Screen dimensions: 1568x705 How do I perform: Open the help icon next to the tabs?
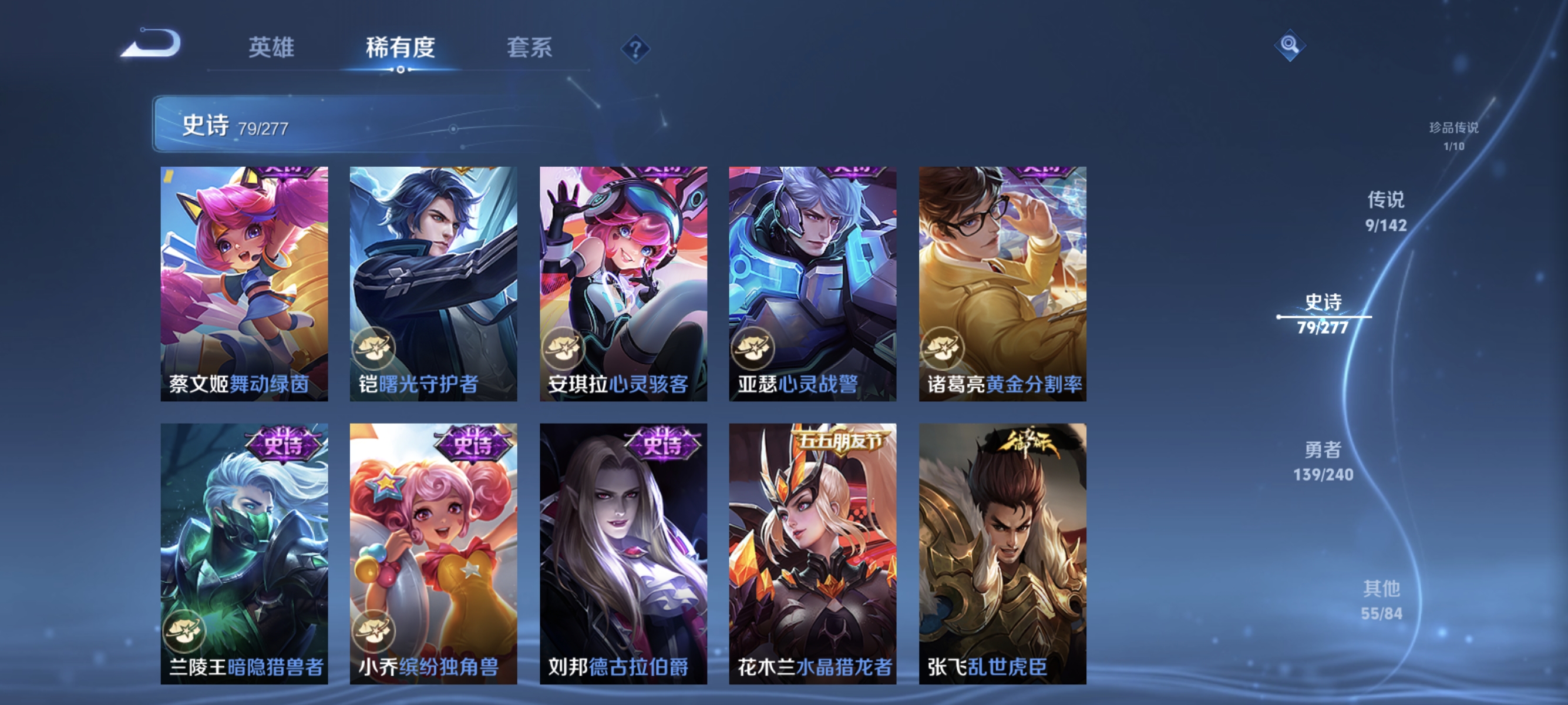tap(635, 50)
